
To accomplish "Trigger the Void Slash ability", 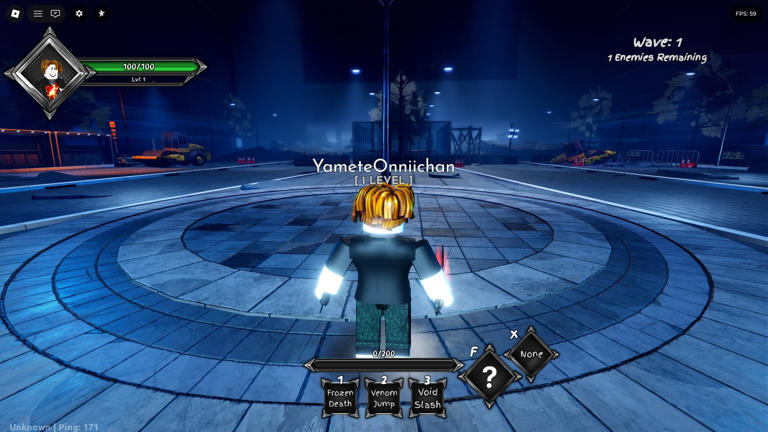I will 427,398.
